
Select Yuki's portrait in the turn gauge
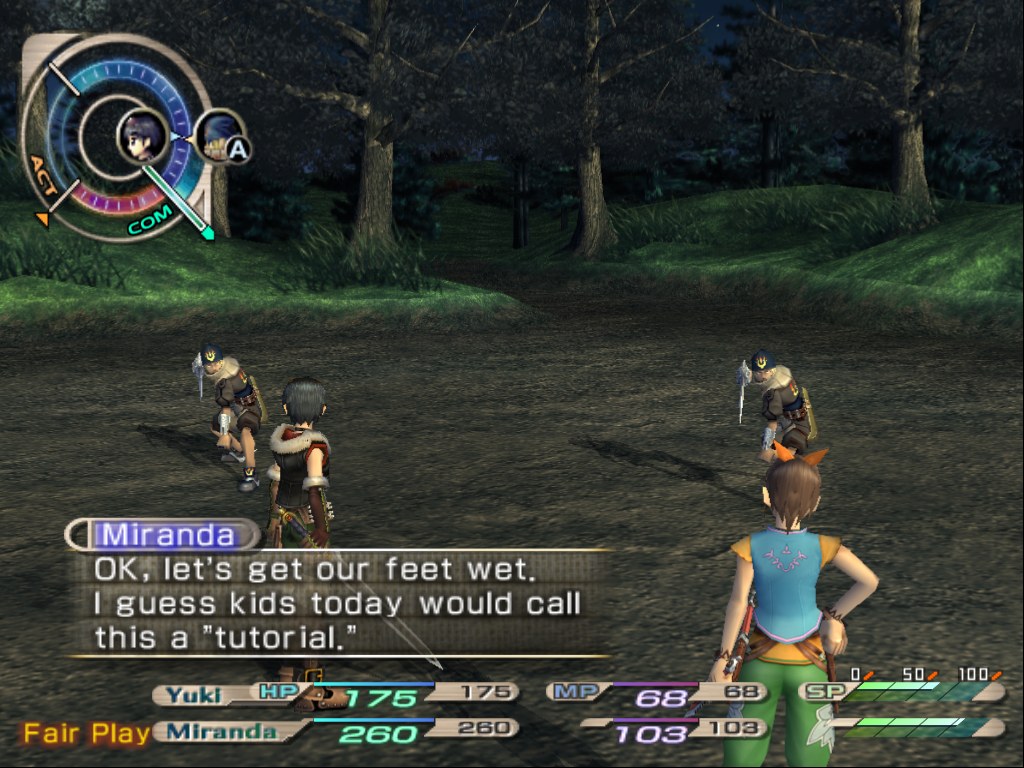[x=142, y=136]
